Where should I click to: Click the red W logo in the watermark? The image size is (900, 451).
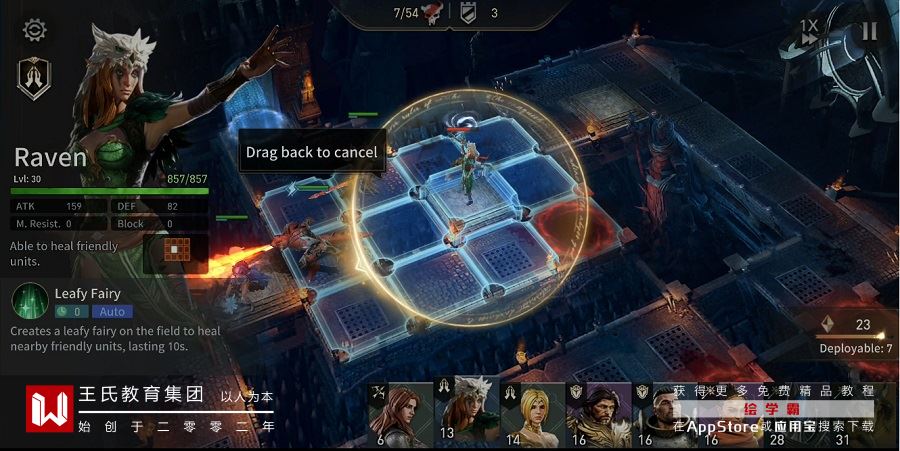tap(49, 410)
